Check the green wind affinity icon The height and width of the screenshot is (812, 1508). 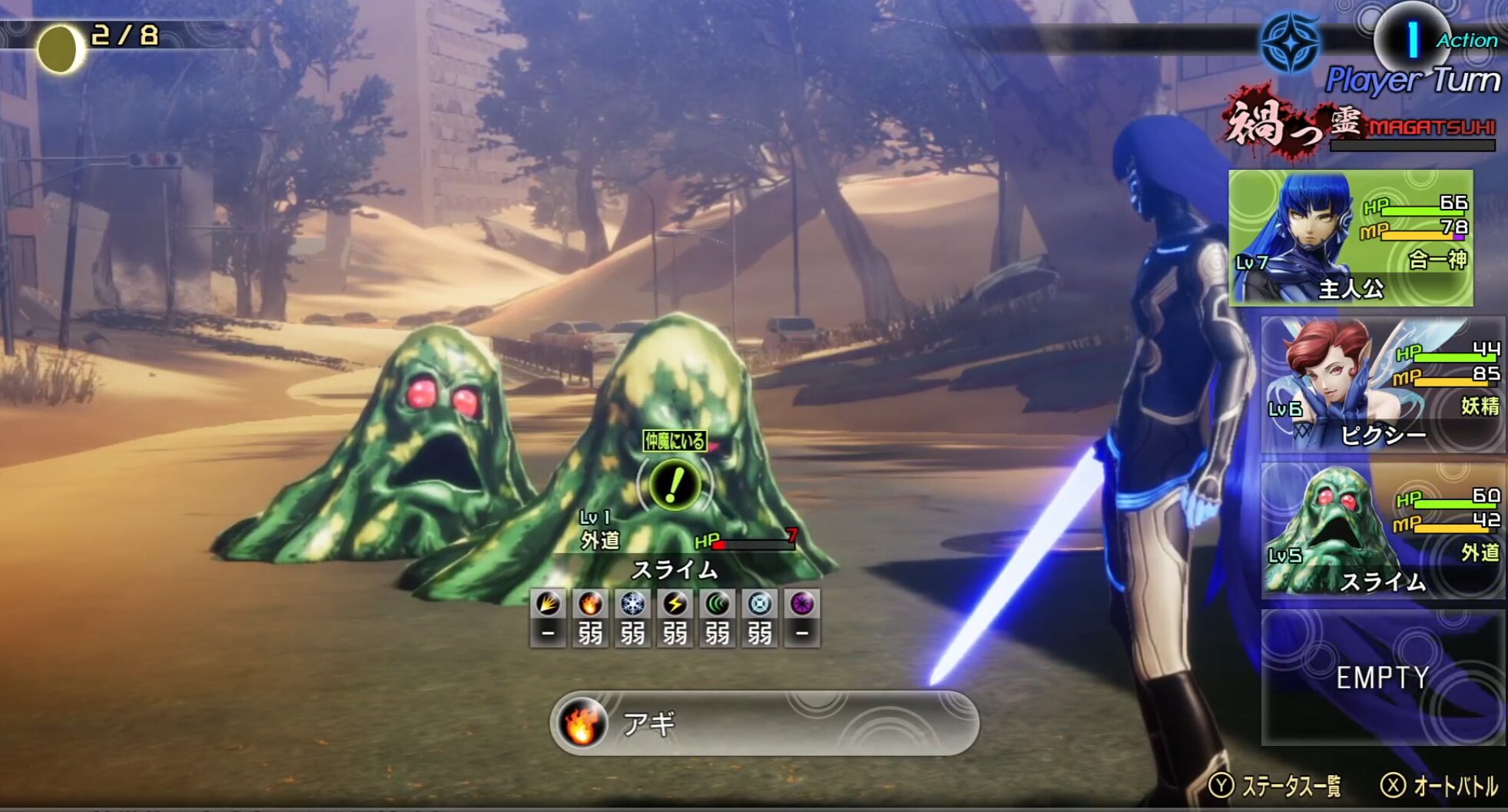click(x=717, y=604)
